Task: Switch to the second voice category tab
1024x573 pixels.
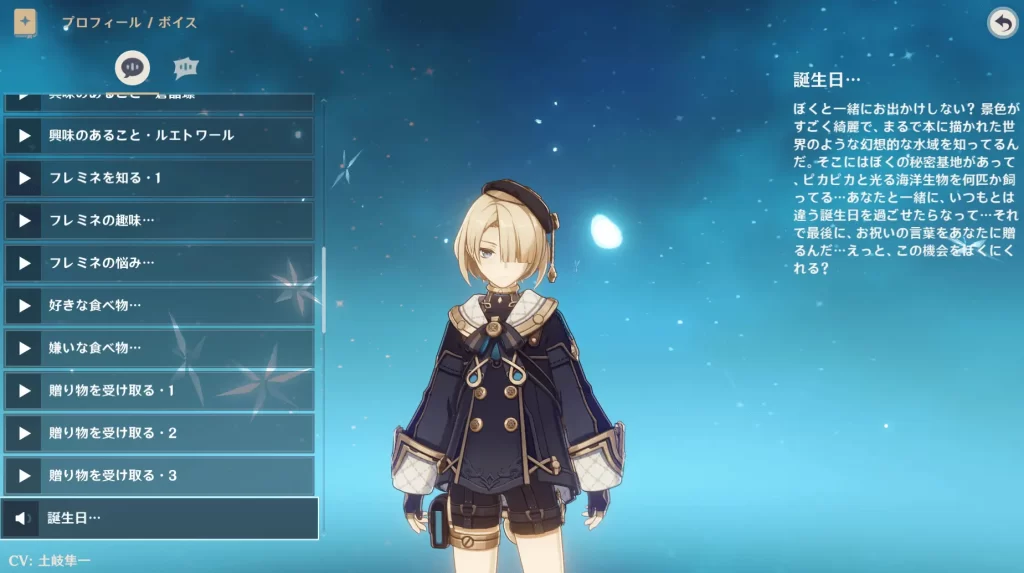Action: click(x=185, y=67)
